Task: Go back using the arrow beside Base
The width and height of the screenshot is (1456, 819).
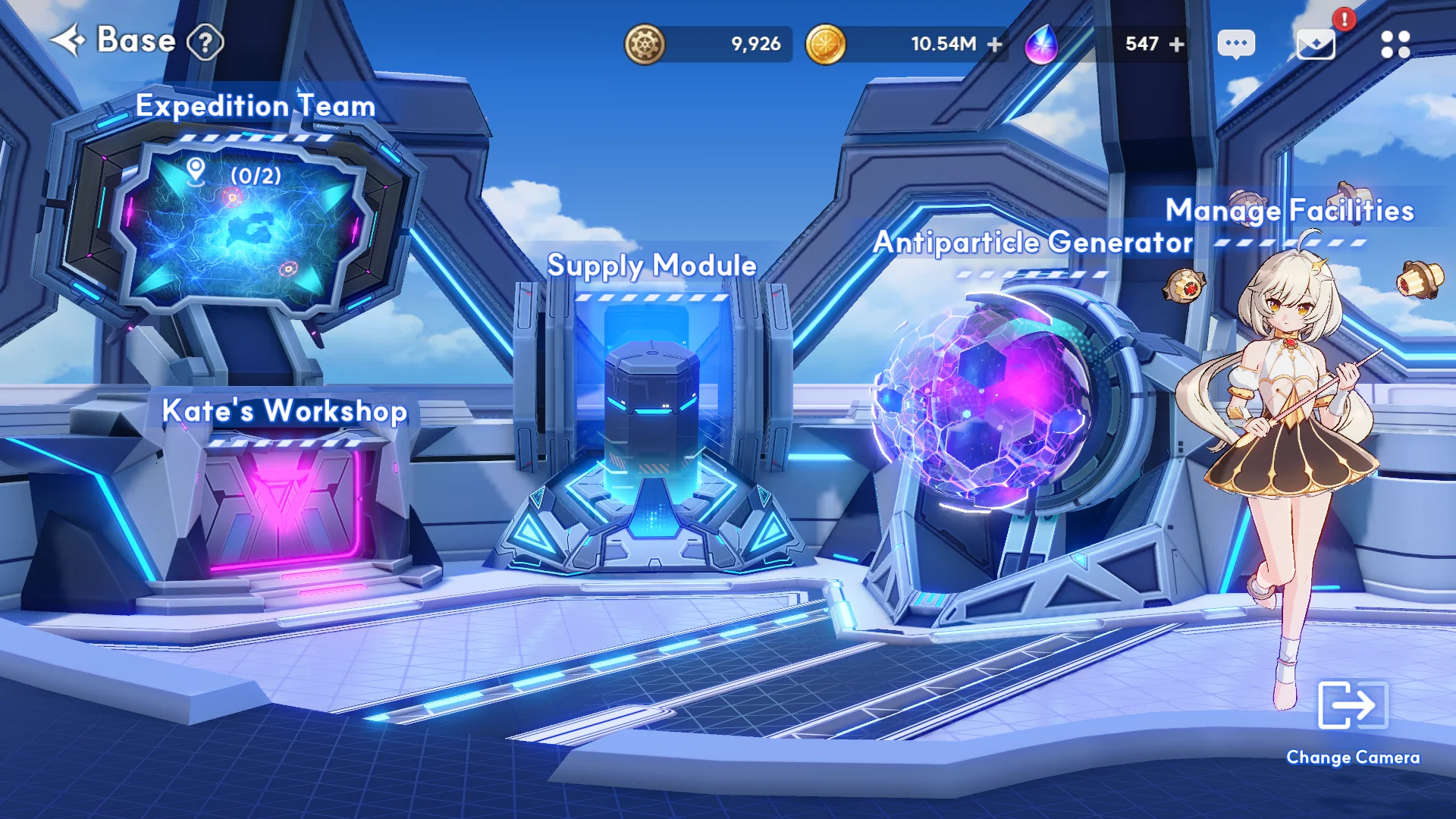Action: [x=68, y=41]
